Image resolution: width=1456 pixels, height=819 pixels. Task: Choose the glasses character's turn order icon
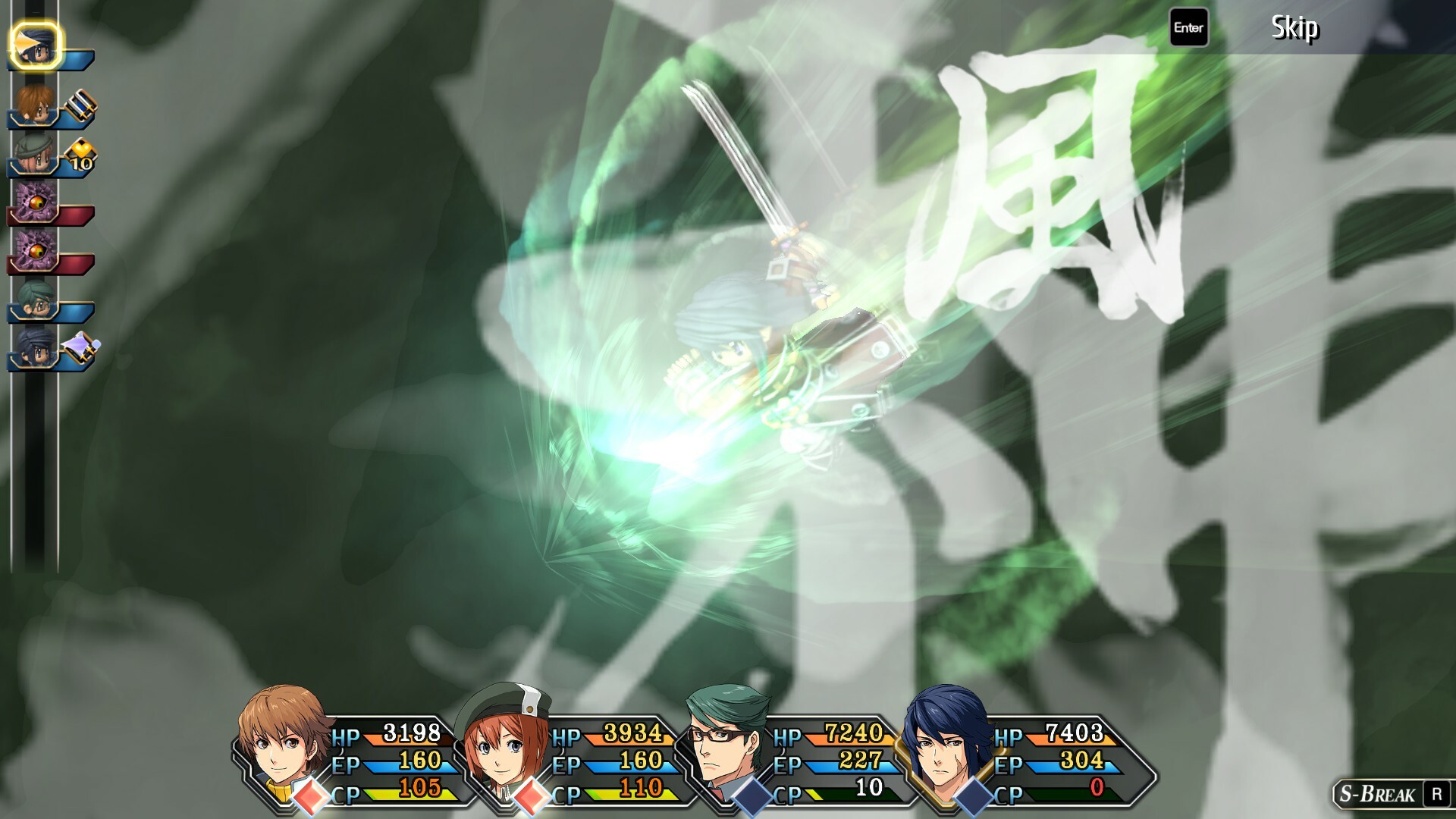pos(36,300)
